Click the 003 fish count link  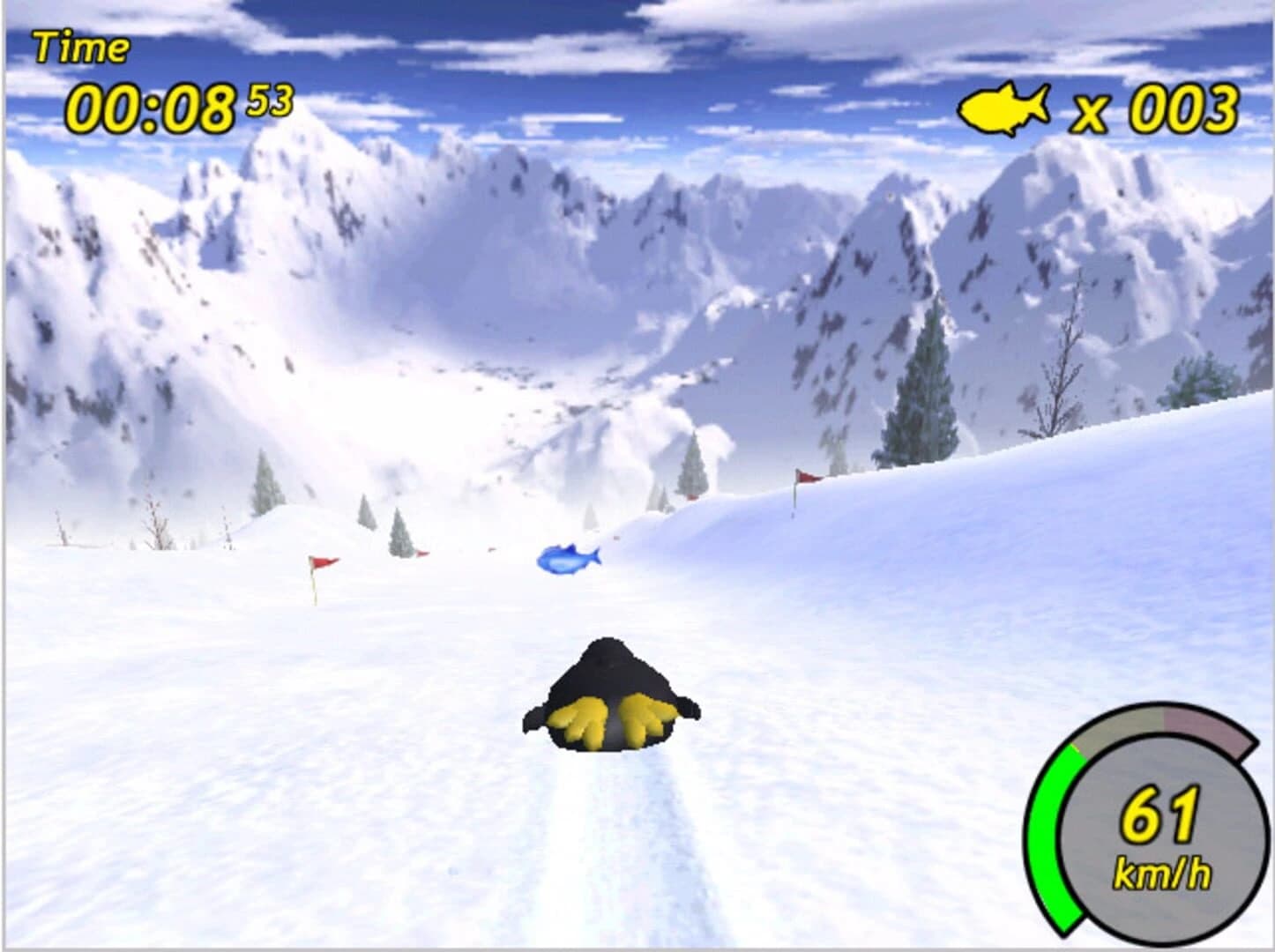[1182, 108]
